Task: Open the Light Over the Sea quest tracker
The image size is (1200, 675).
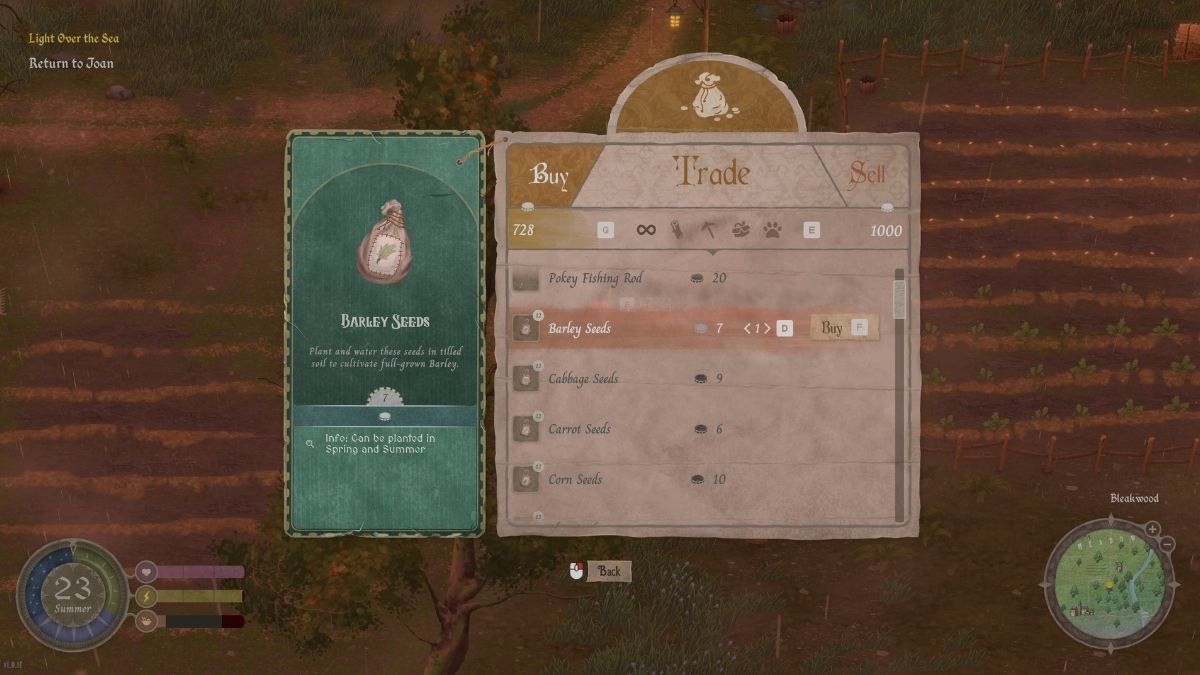Action: [x=74, y=38]
